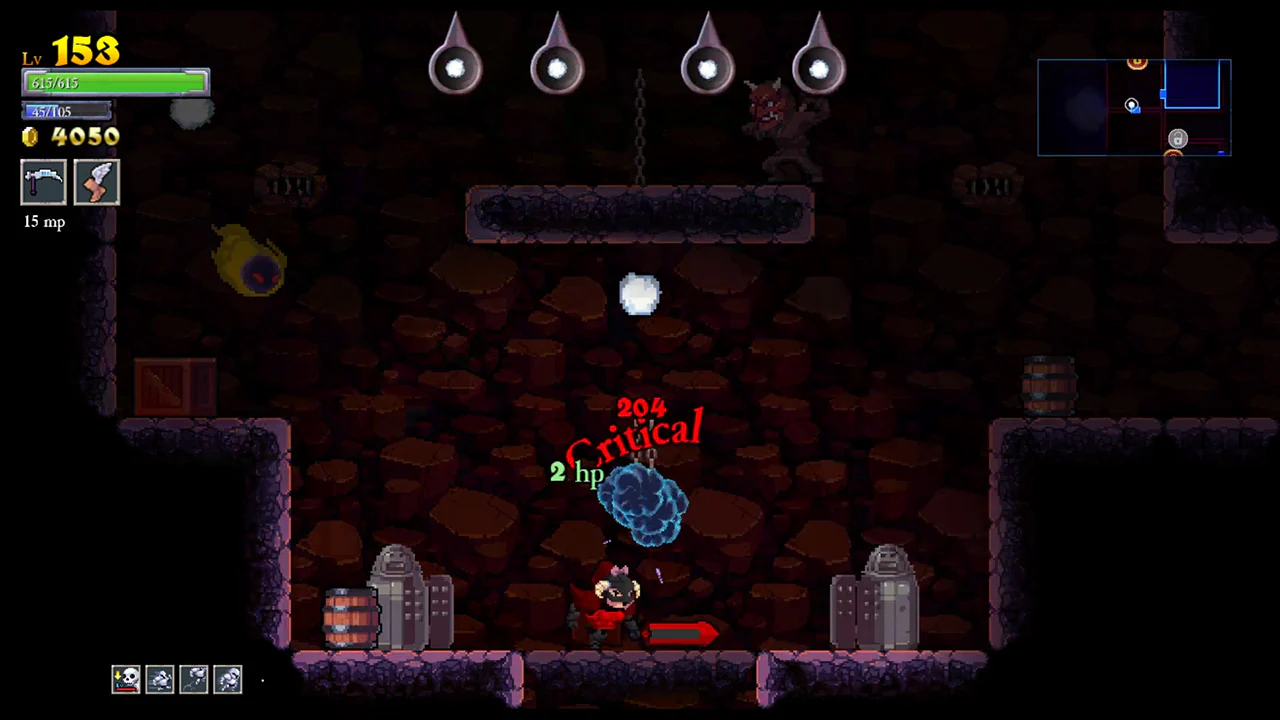Click the gold coin icon beside 4050
This screenshot has width=1280, height=720.
coord(30,137)
